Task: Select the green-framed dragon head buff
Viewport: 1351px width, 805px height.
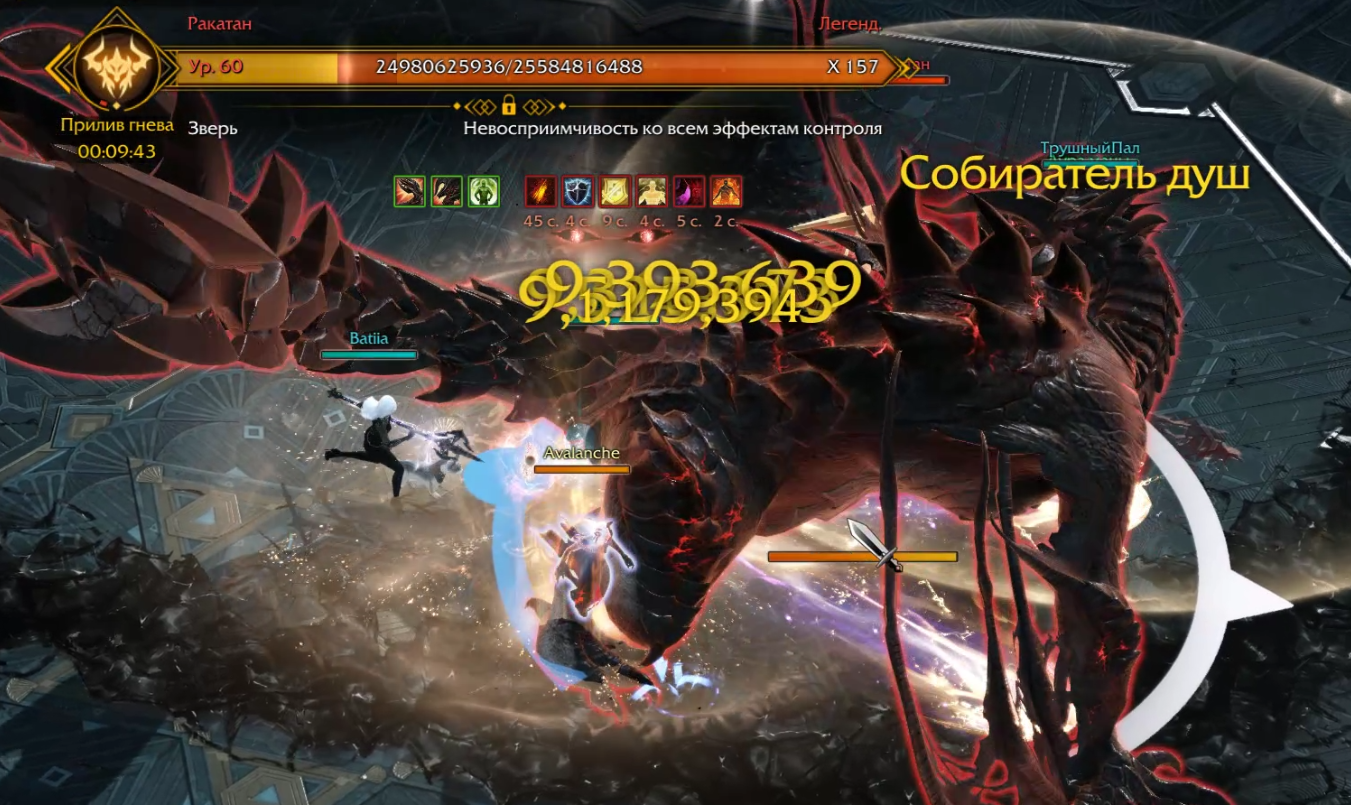Action: 447,191
